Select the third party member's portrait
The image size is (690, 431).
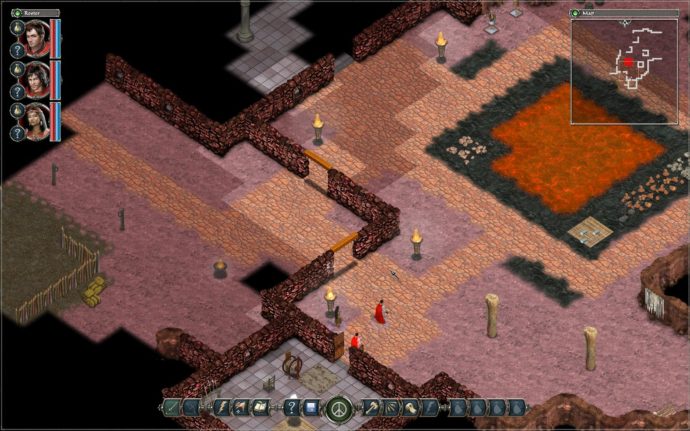pyautogui.click(x=38, y=118)
